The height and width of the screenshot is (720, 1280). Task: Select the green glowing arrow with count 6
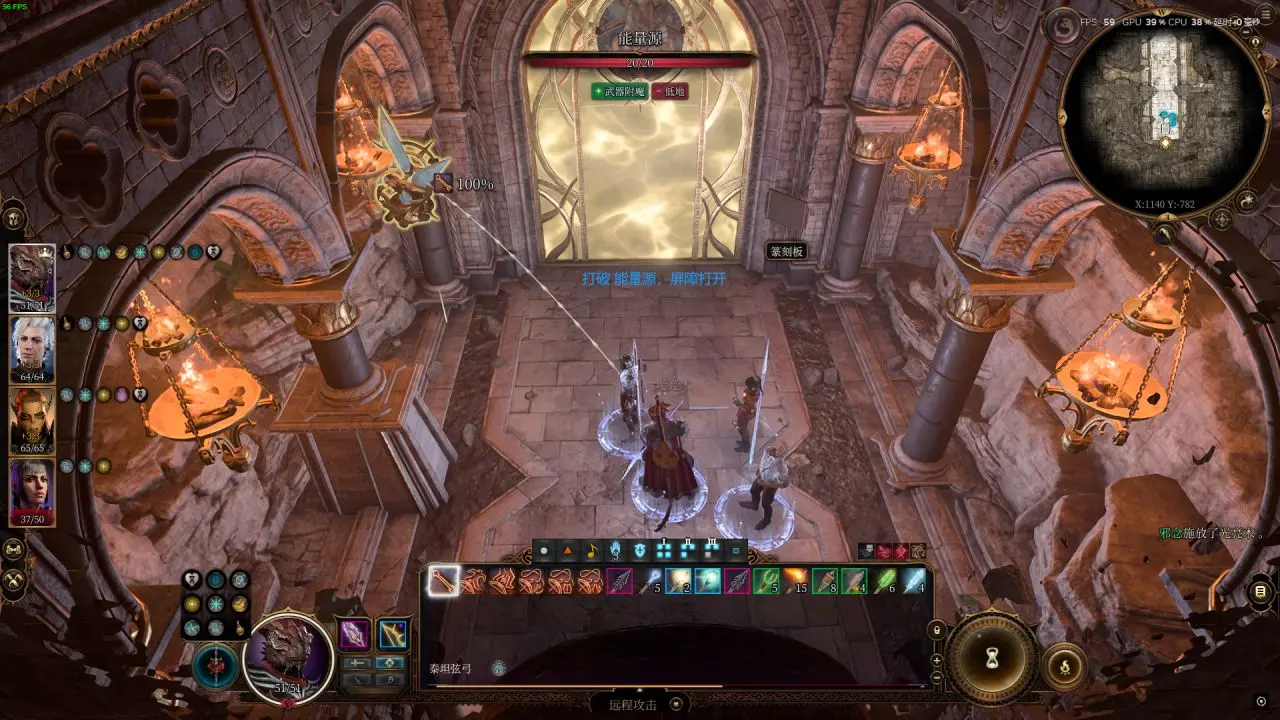click(x=884, y=581)
